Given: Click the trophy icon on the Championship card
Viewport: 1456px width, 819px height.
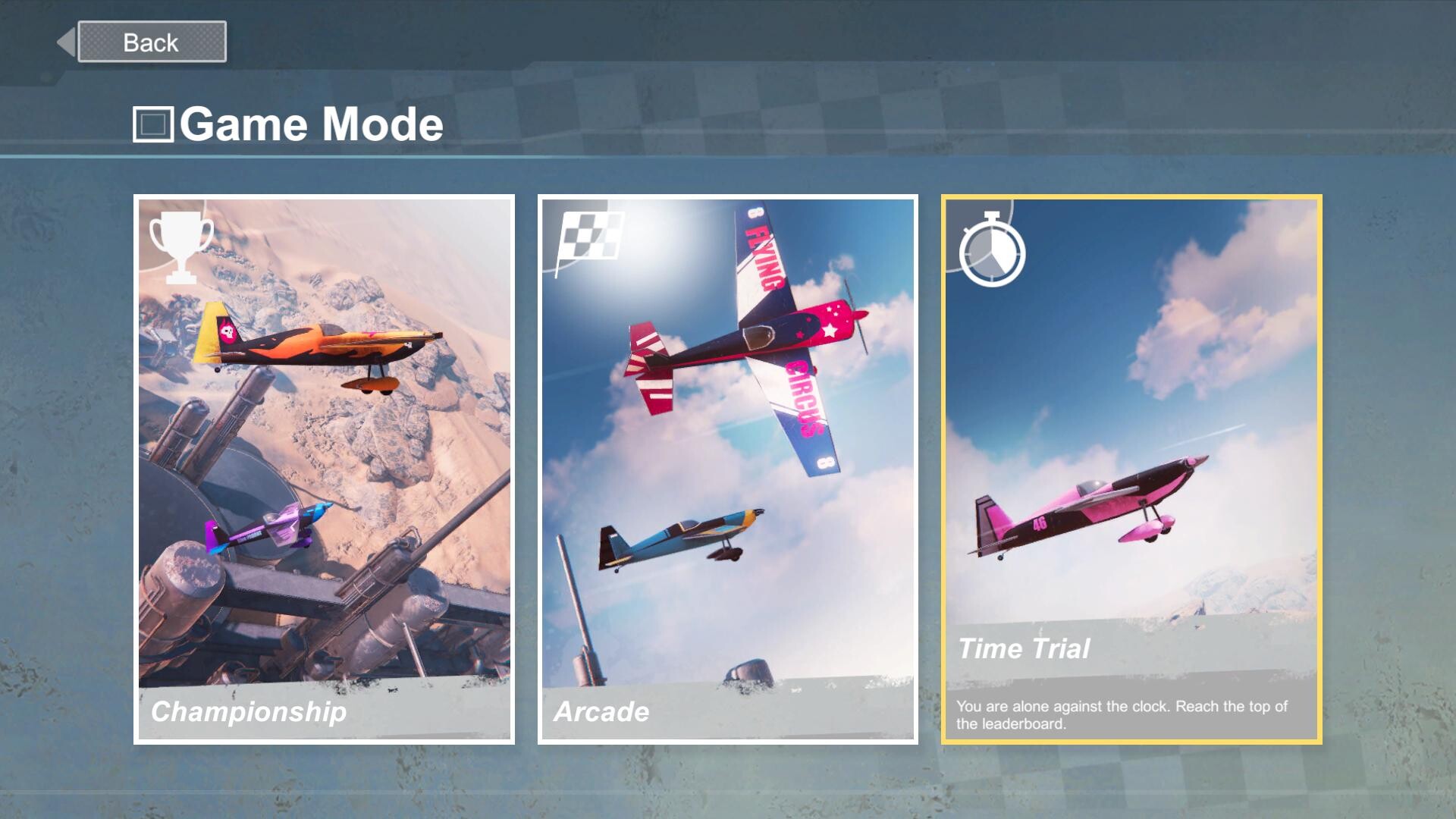Looking at the screenshot, I should [x=179, y=248].
